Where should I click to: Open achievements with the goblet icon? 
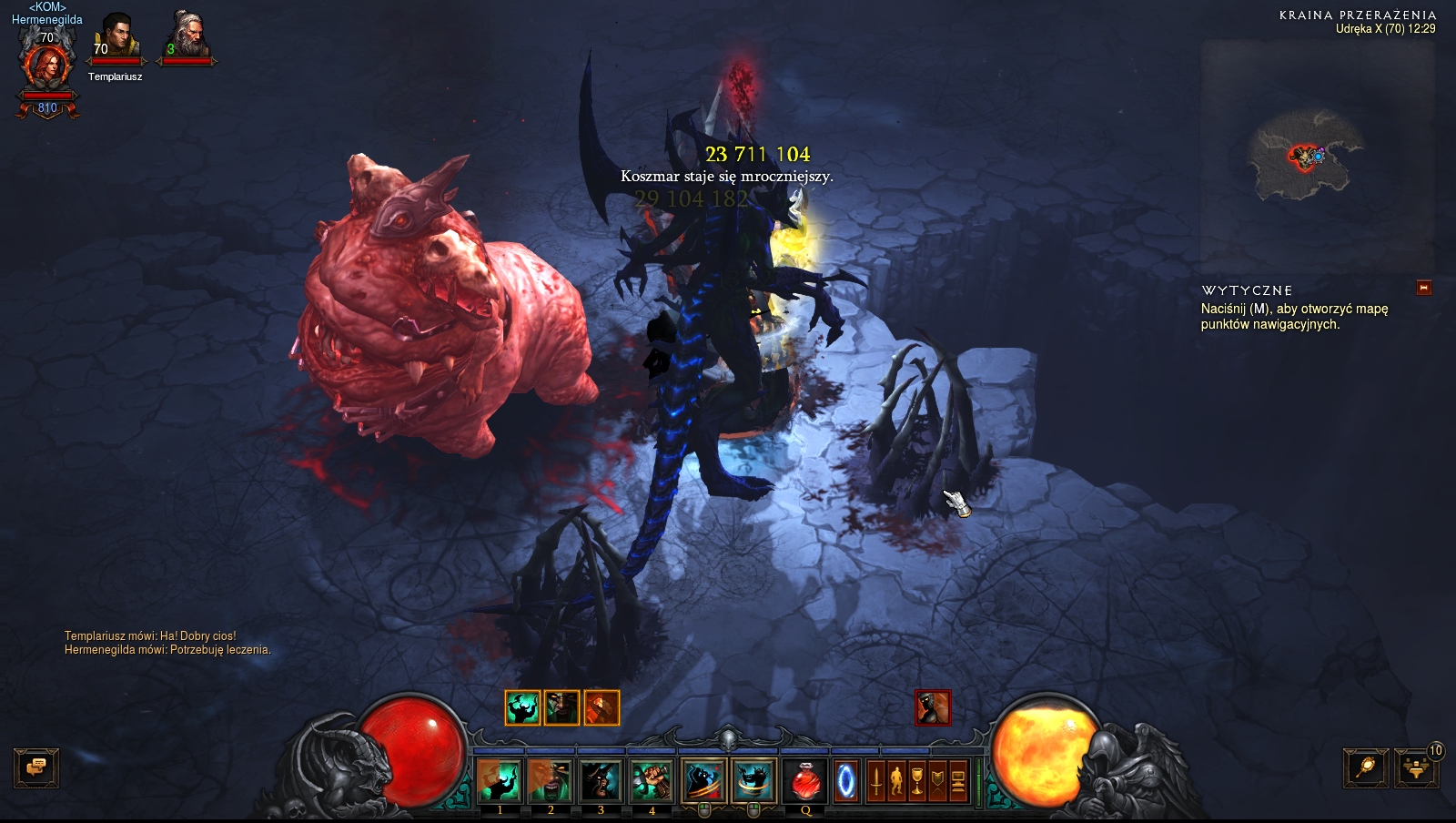click(917, 781)
